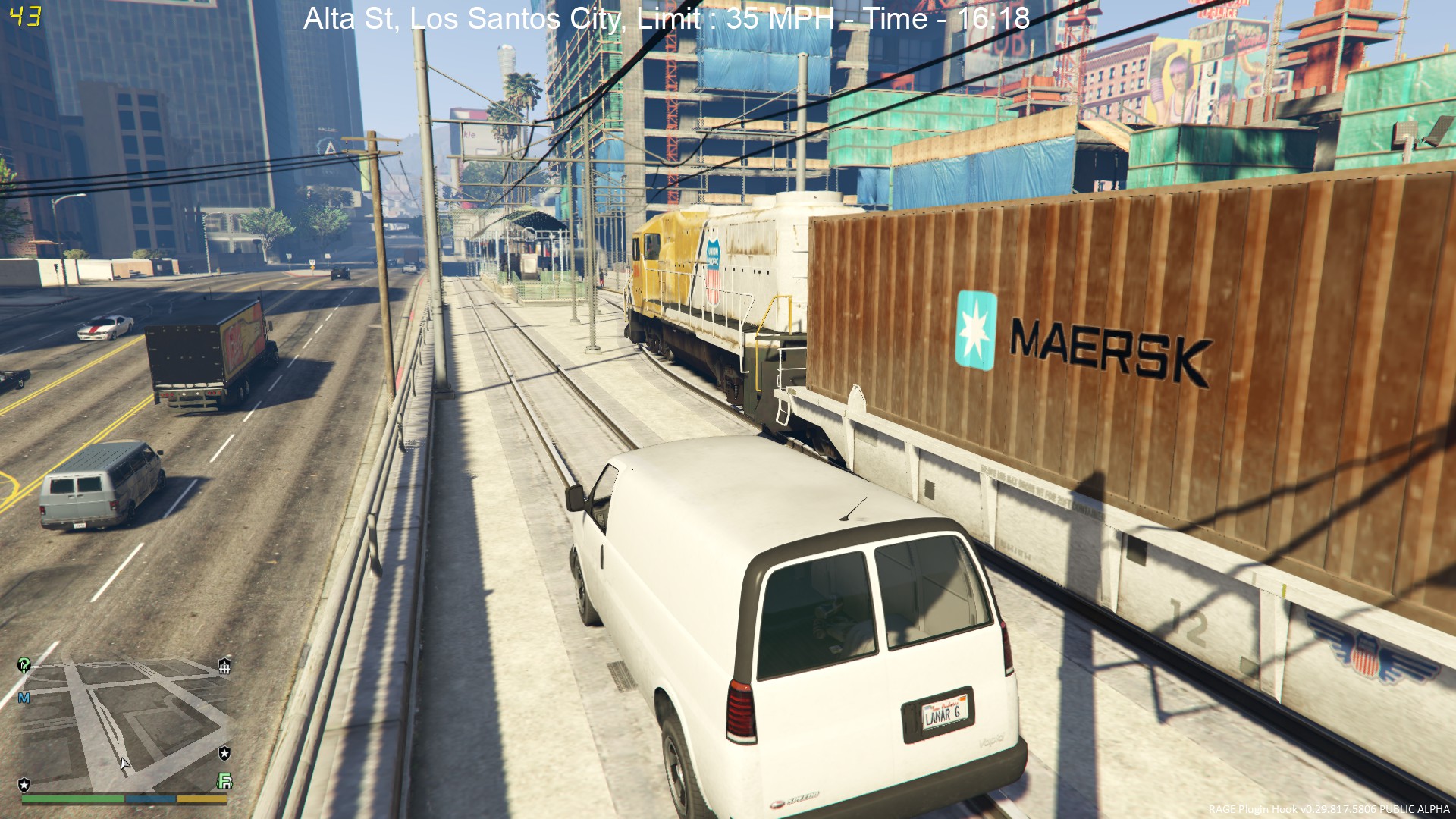Select the green question mark blip
This screenshot has height=819, width=1456.
(x=24, y=665)
